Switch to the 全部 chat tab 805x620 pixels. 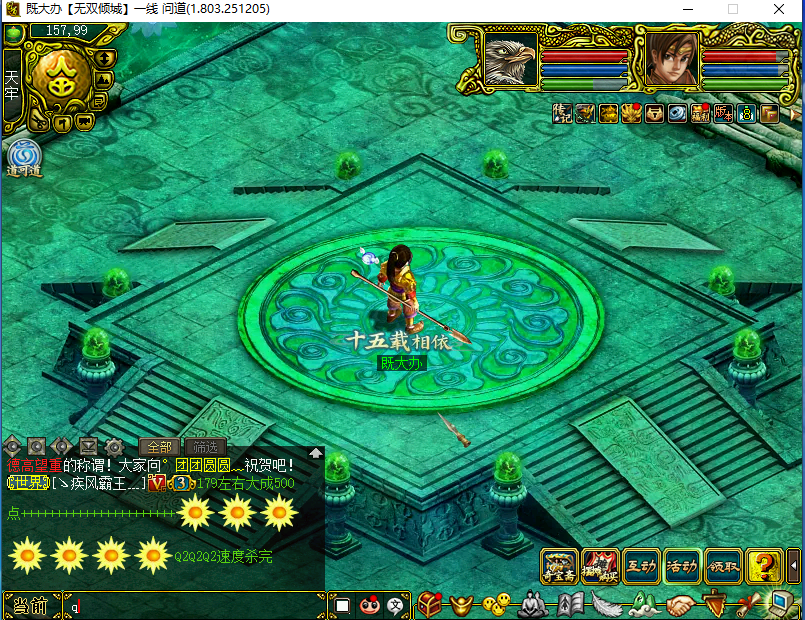pyautogui.click(x=159, y=447)
